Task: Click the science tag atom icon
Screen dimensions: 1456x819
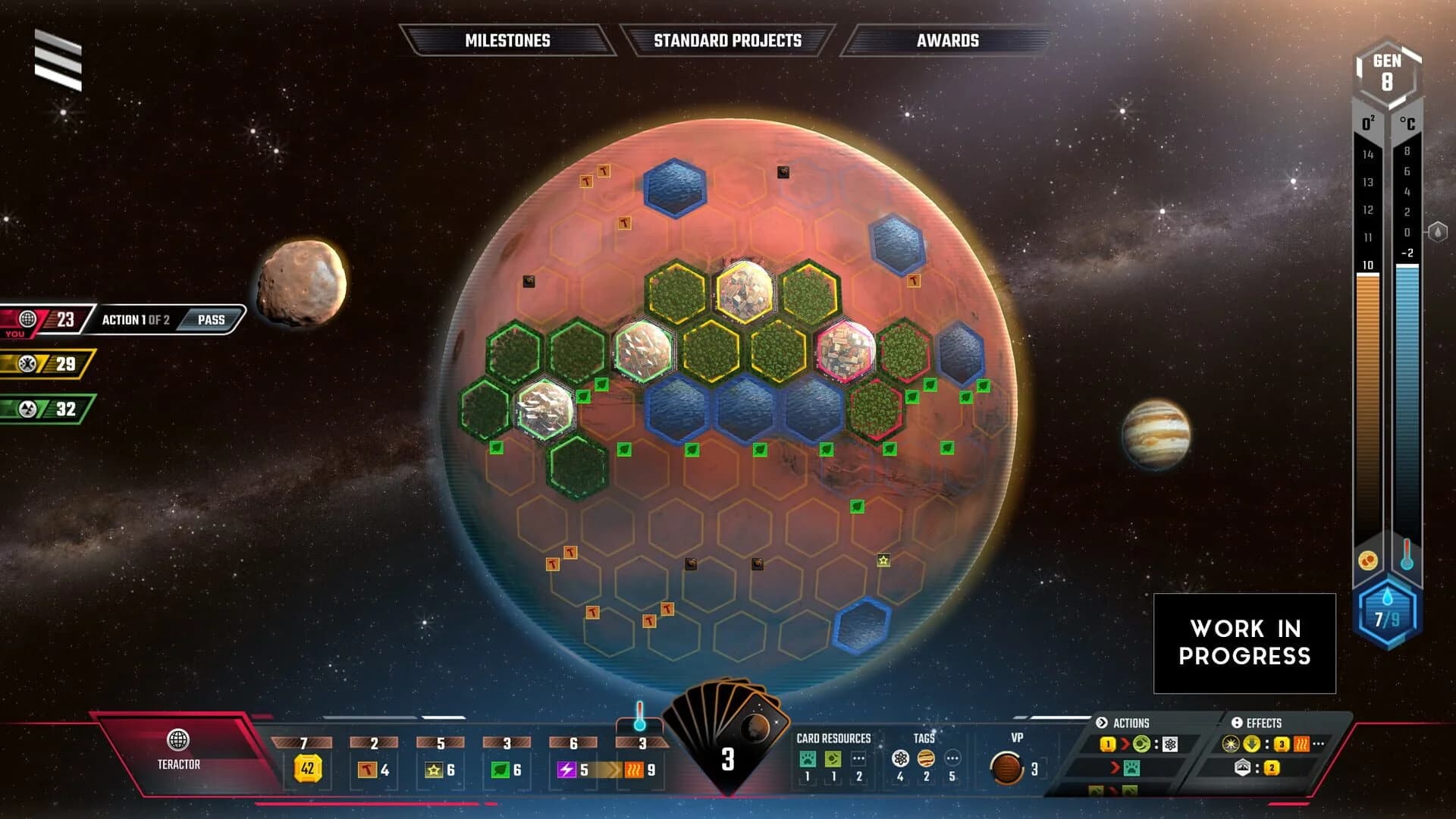Action: (x=900, y=758)
